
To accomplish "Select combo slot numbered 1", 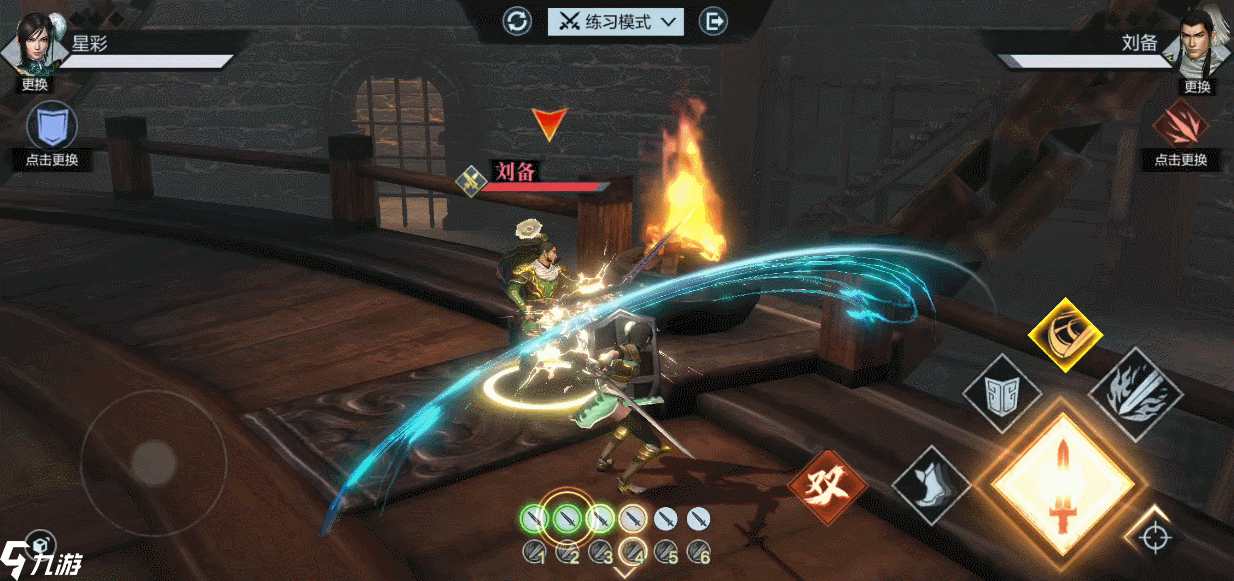I will (534, 551).
